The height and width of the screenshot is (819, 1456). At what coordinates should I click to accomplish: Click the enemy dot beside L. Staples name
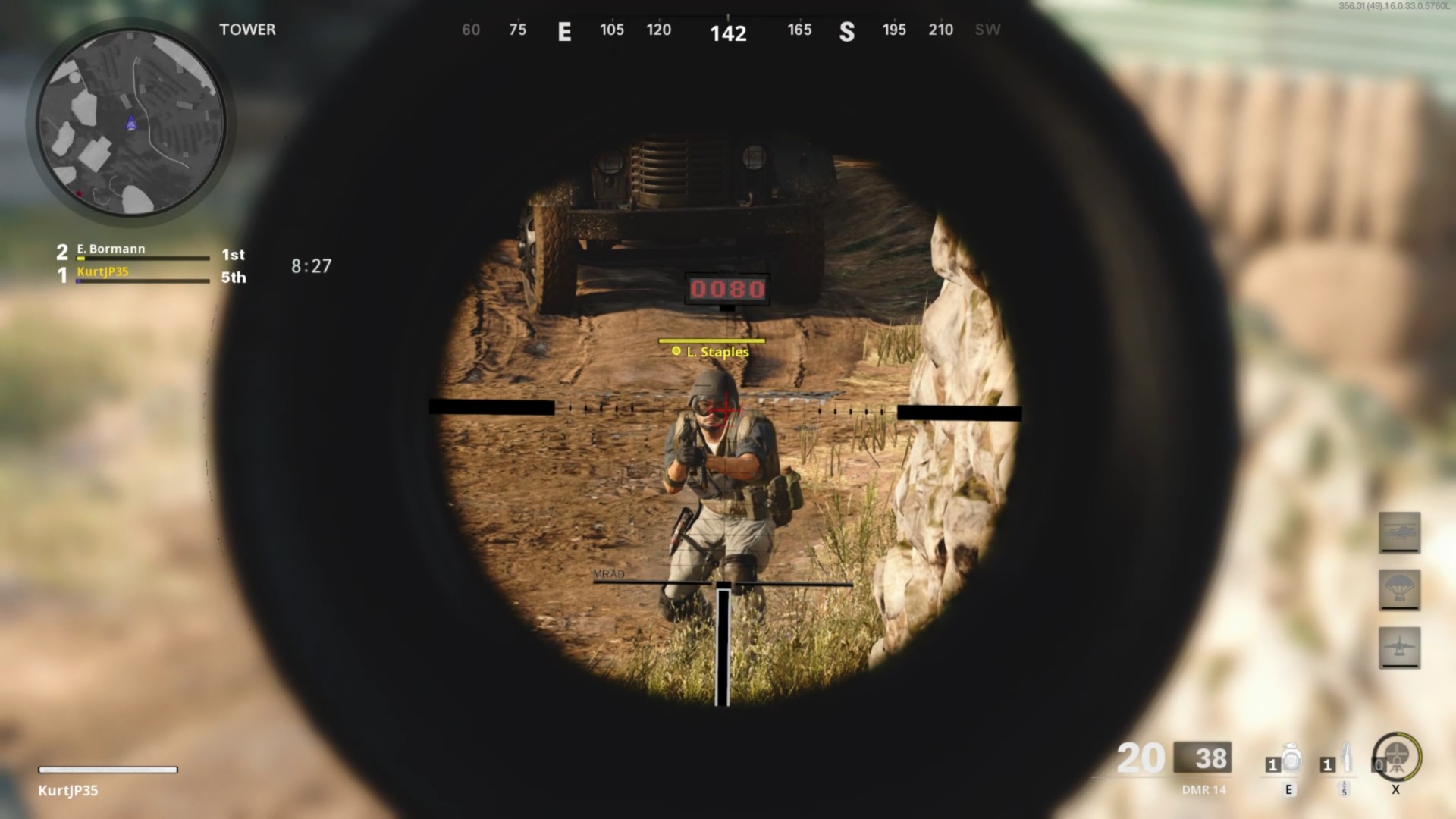[x=676, y=351]
